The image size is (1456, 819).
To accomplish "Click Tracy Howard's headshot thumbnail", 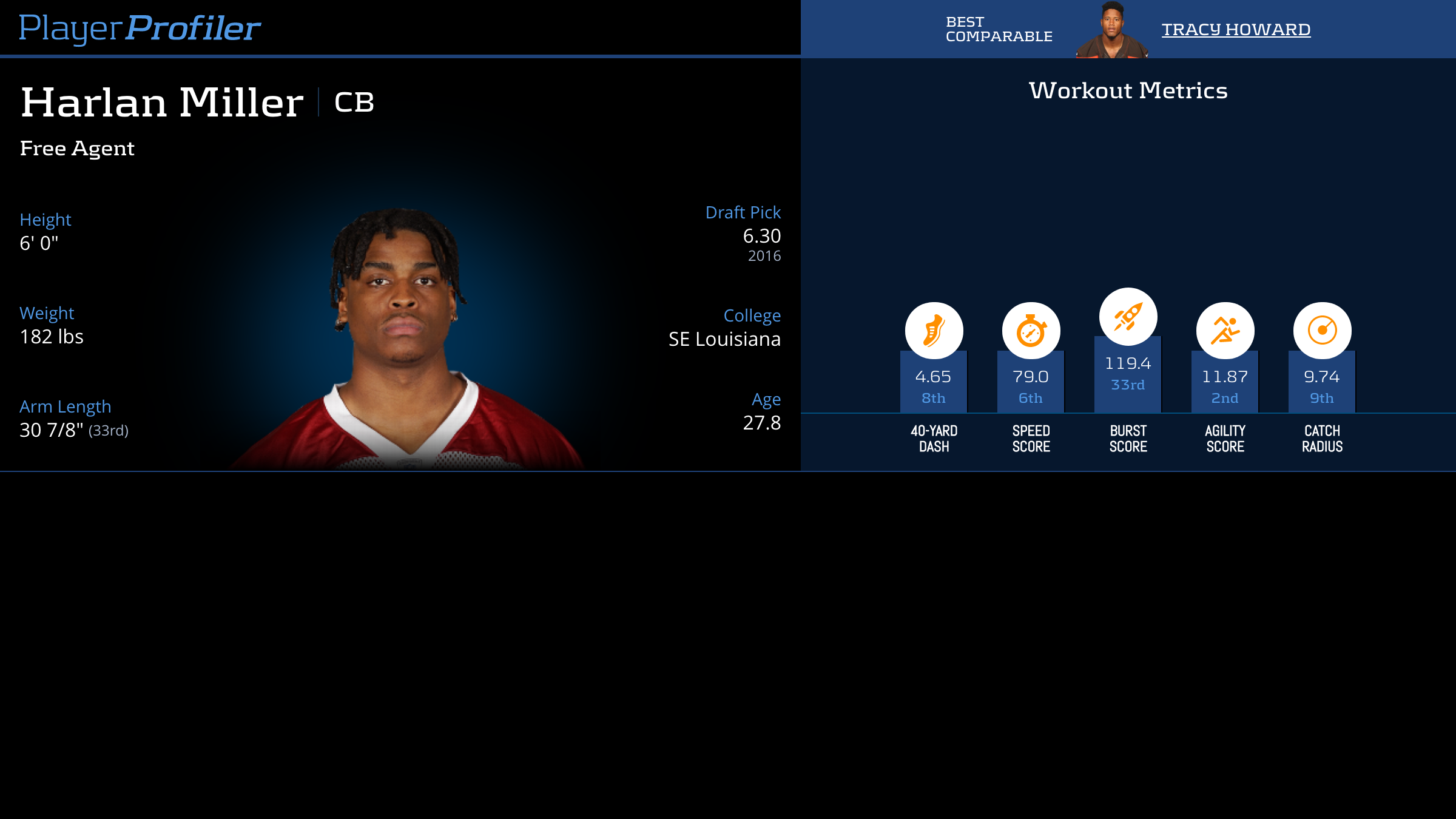I will [x=1111, y=30].
